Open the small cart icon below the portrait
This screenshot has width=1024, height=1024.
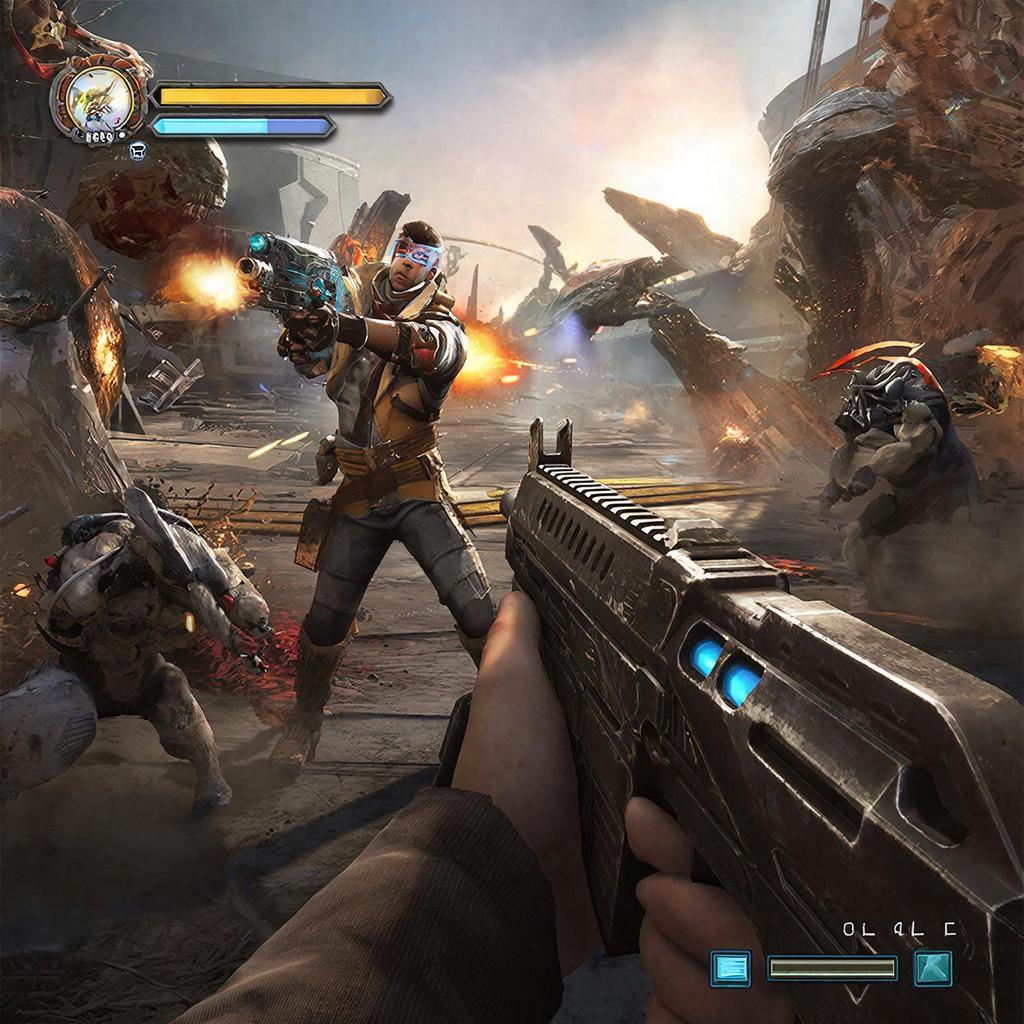(138, 151)
